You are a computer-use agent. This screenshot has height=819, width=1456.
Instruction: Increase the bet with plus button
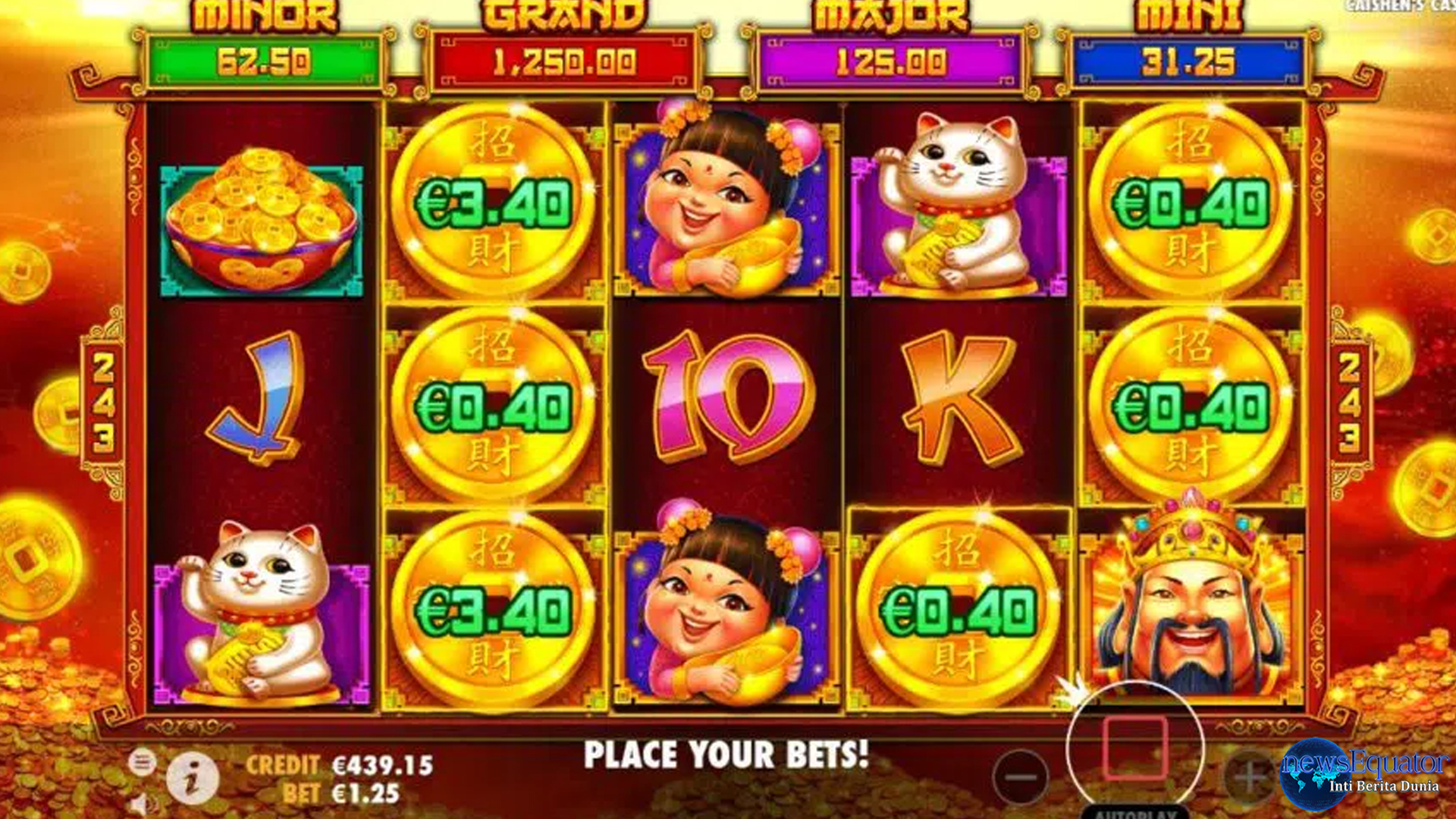[x=1250, y=777]
